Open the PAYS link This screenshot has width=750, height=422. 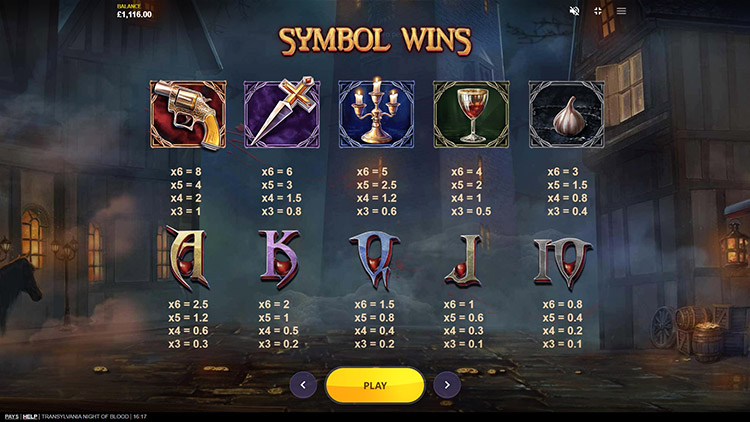point(11,416)
